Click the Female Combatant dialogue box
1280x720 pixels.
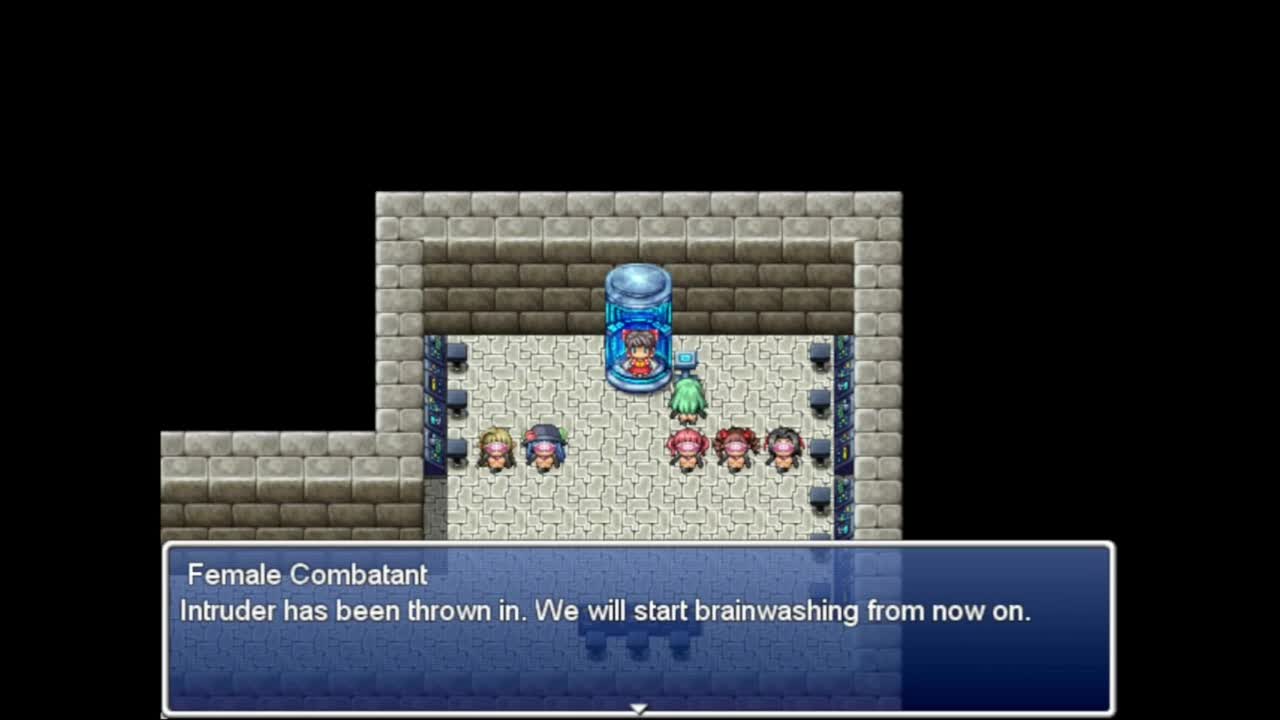click(638, 628)
